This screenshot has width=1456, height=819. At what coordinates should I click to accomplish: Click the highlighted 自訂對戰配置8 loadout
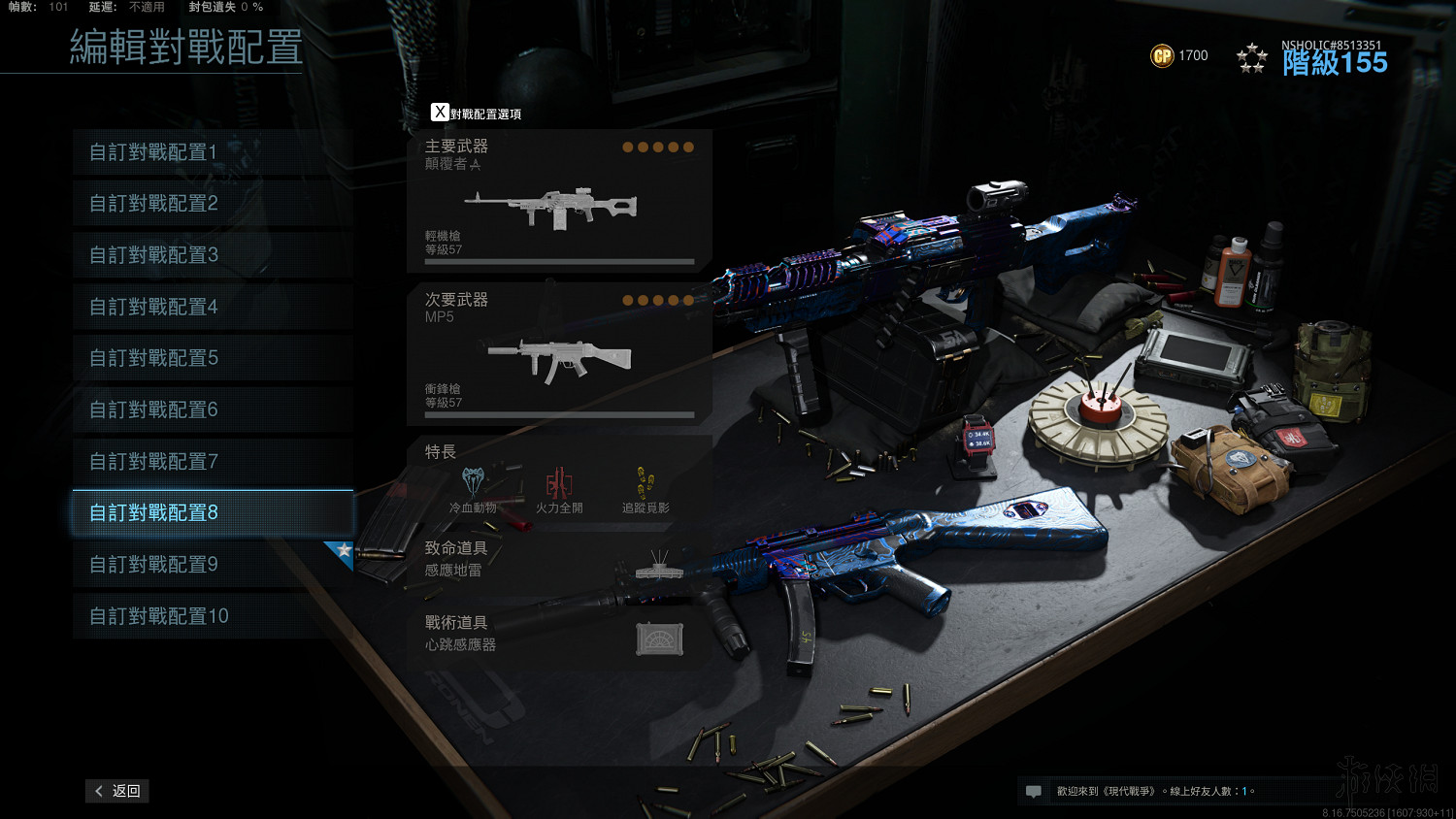[212, 512]
